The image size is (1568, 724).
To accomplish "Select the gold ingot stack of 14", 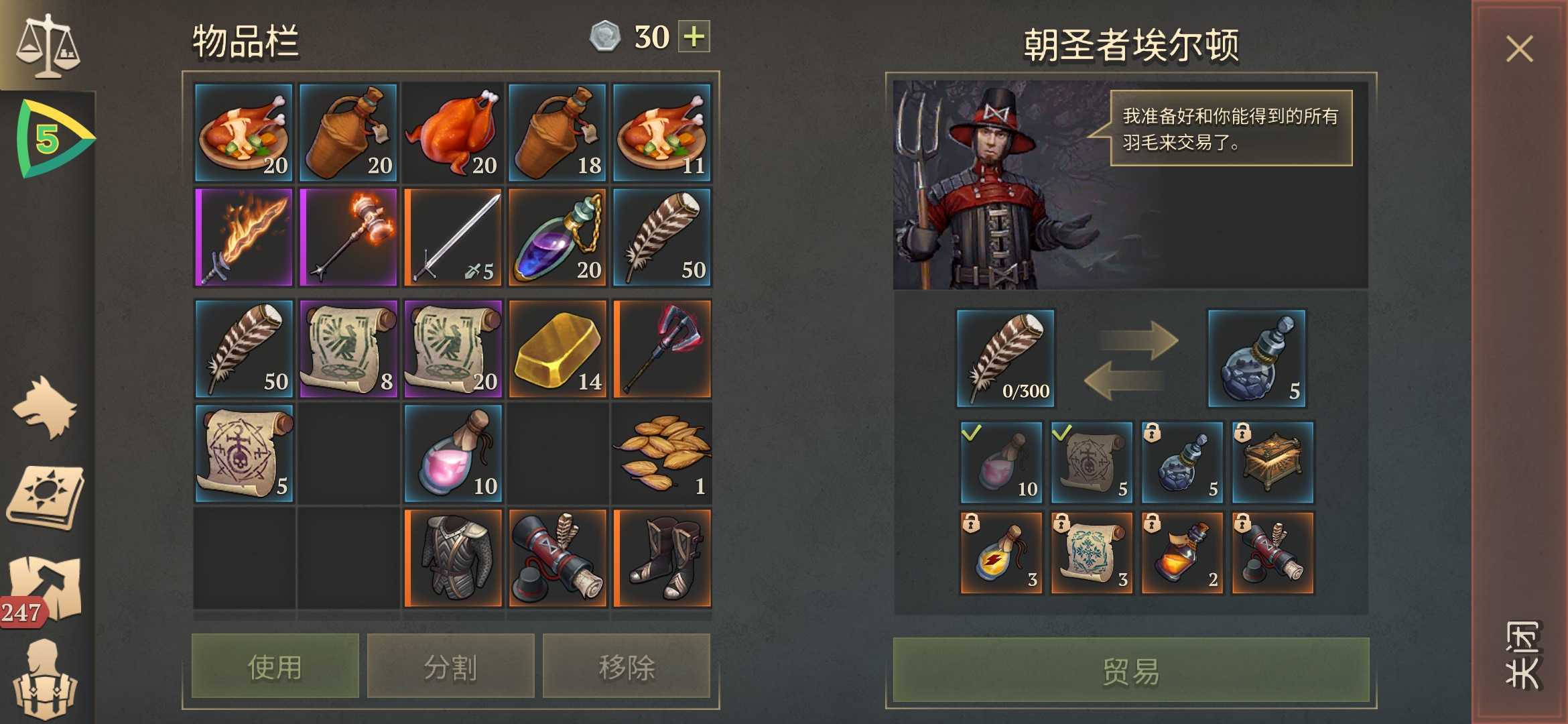I will [x=558, y=349].
